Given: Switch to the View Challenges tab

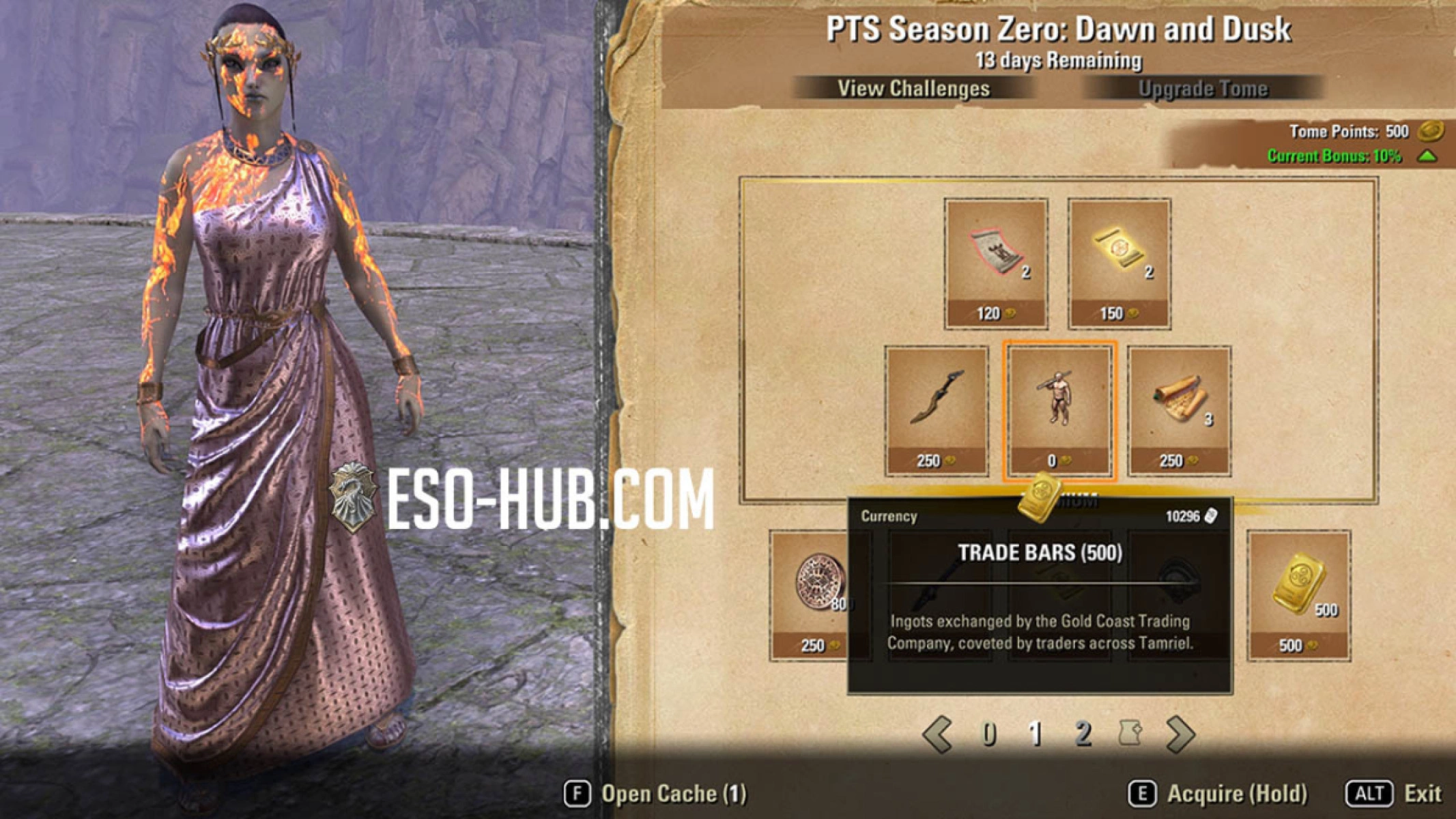Looking at the screenshot, I should point(913,87).
